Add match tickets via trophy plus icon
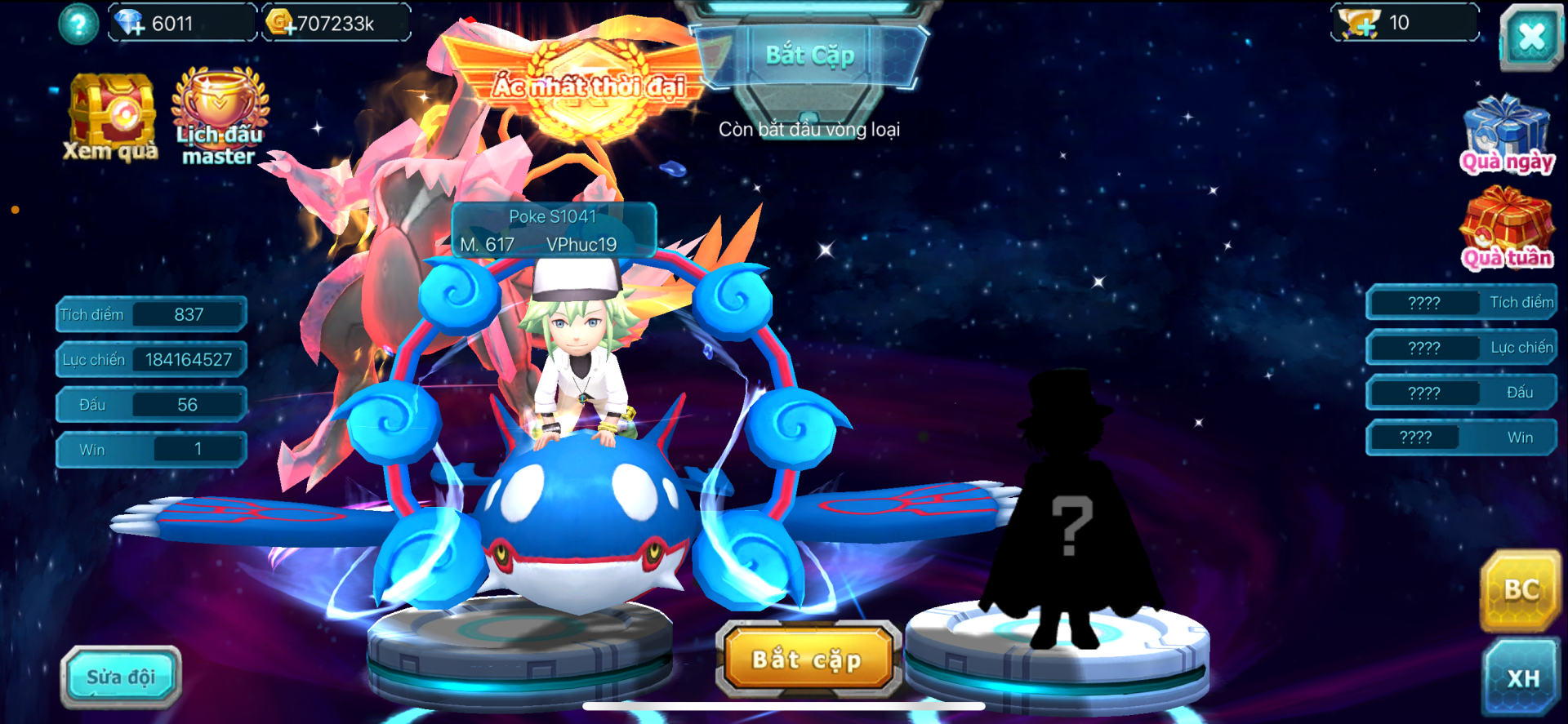Image resolution: width=1568 pixels, height=724 pixels. pos(1361,23)
